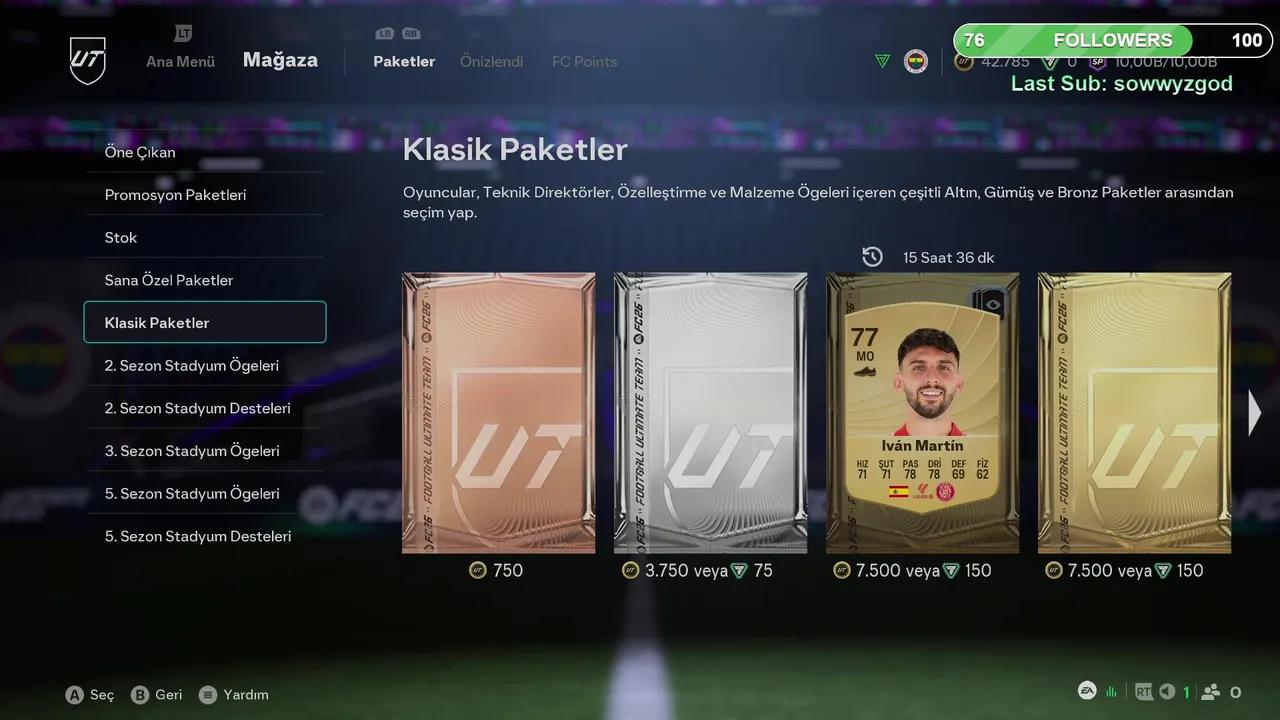Select the EA logo in the status bar
1280x720 pixels.
click(x=1087, y=691)
